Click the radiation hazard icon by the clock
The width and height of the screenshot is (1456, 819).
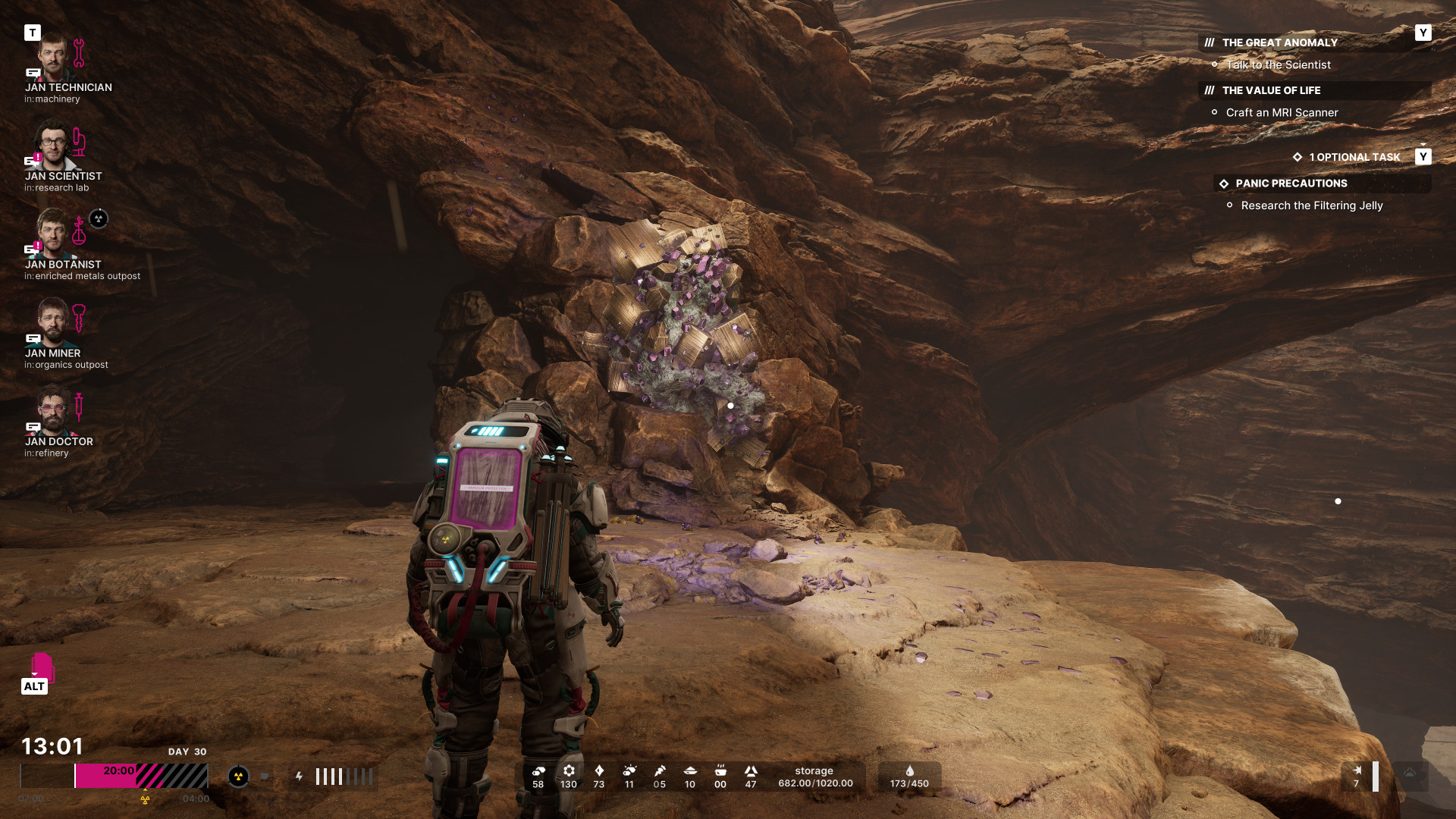238,777
